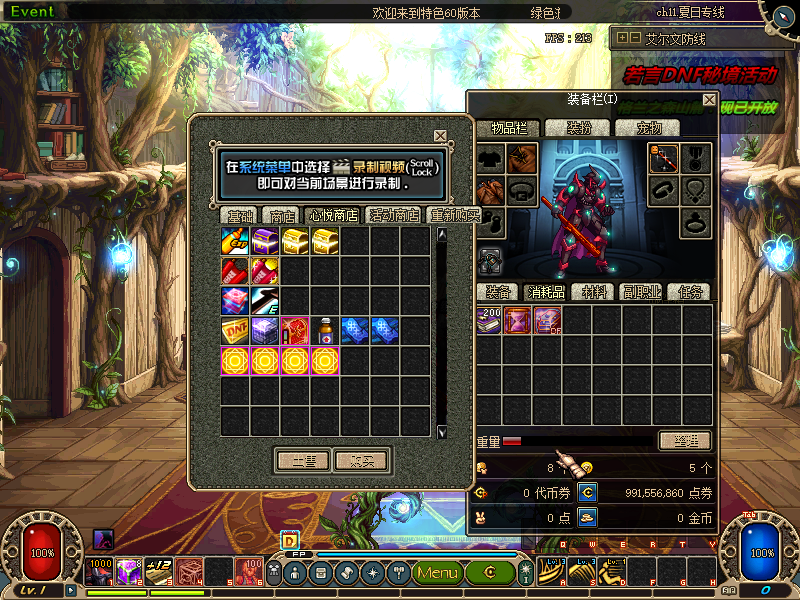Viewport: 800px width, 600px height.
Task: Click the 出售 sell button
Action: click(x=303, y=461)
